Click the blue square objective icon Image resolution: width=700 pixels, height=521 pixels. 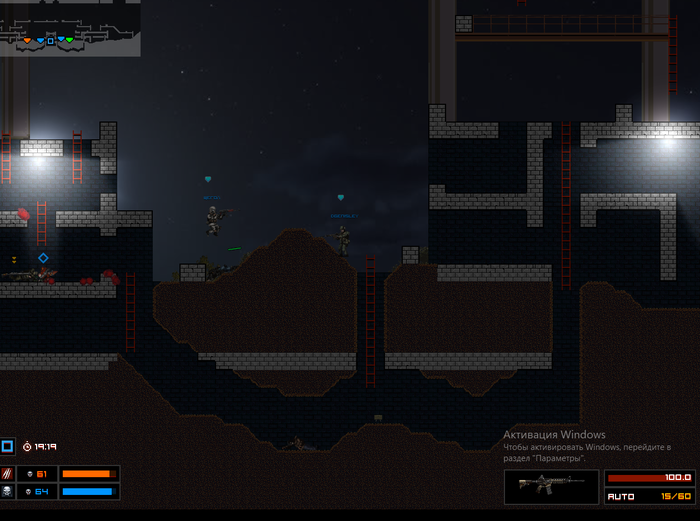[x=7, y=446]
